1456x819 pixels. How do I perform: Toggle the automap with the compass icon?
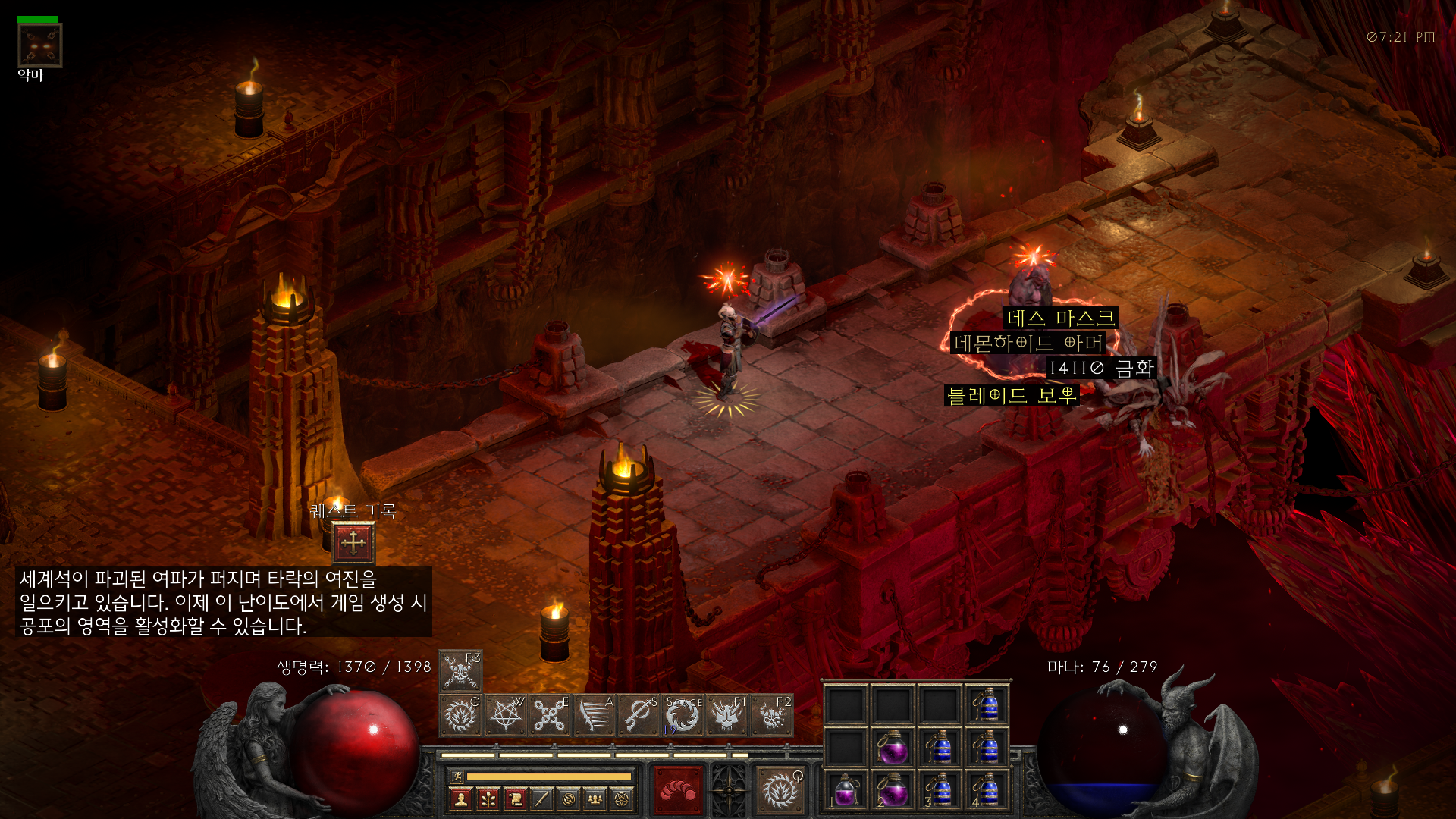click(569, 799)
